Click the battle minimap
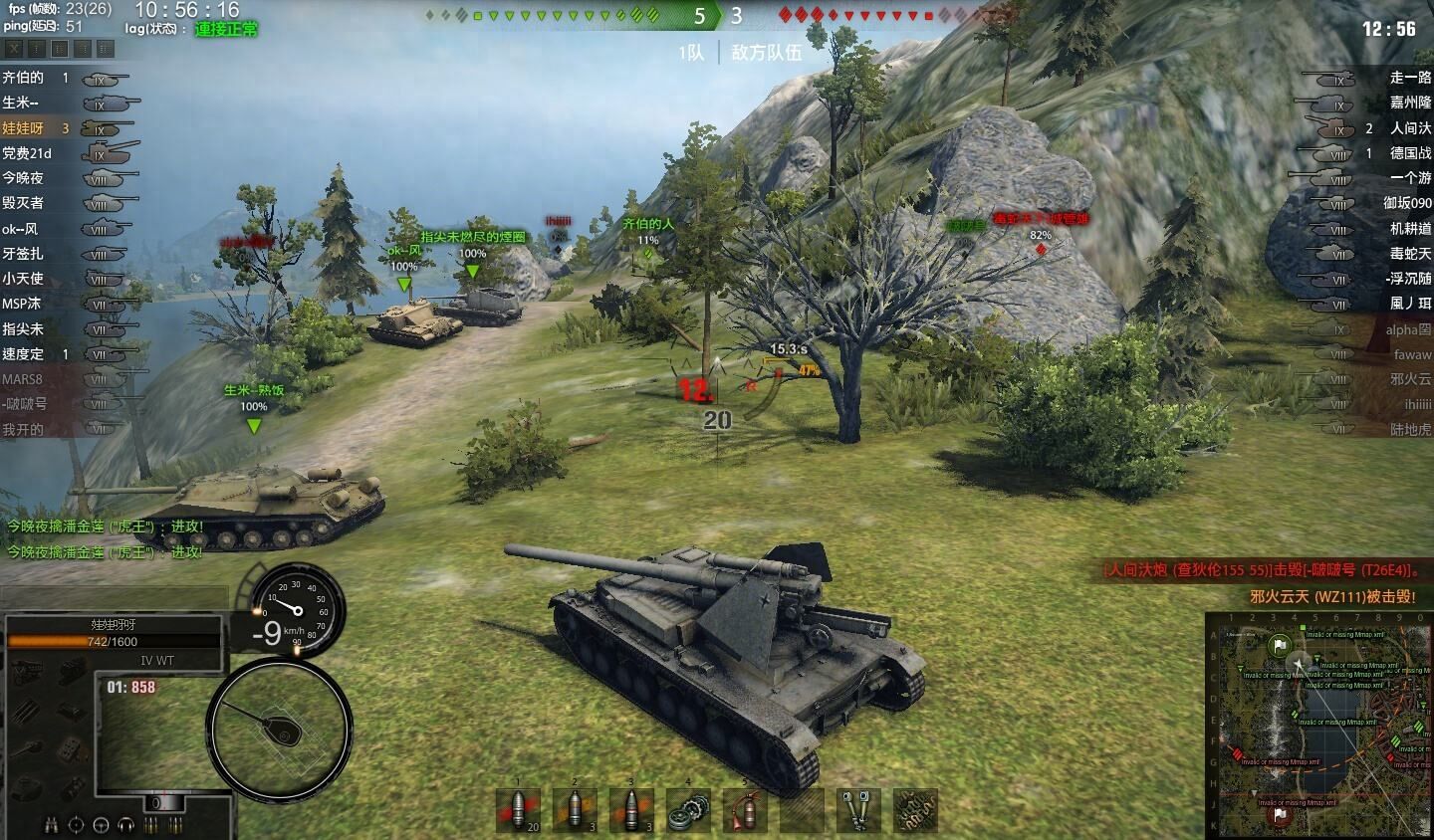The height and width of the screenshot is (840, 1434). [1318, 726]
